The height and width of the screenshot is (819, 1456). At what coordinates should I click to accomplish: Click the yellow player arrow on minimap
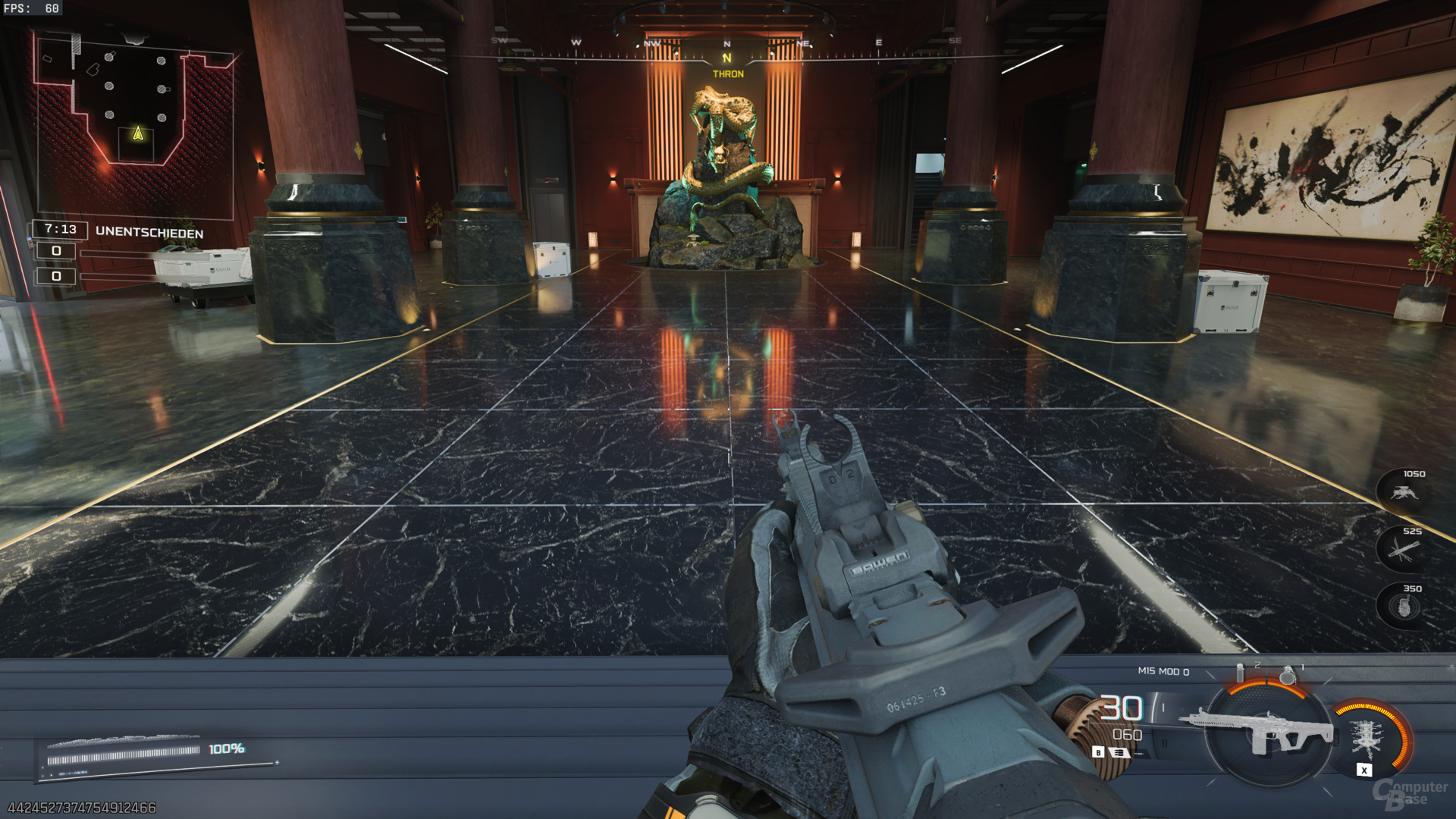[138, 134]
